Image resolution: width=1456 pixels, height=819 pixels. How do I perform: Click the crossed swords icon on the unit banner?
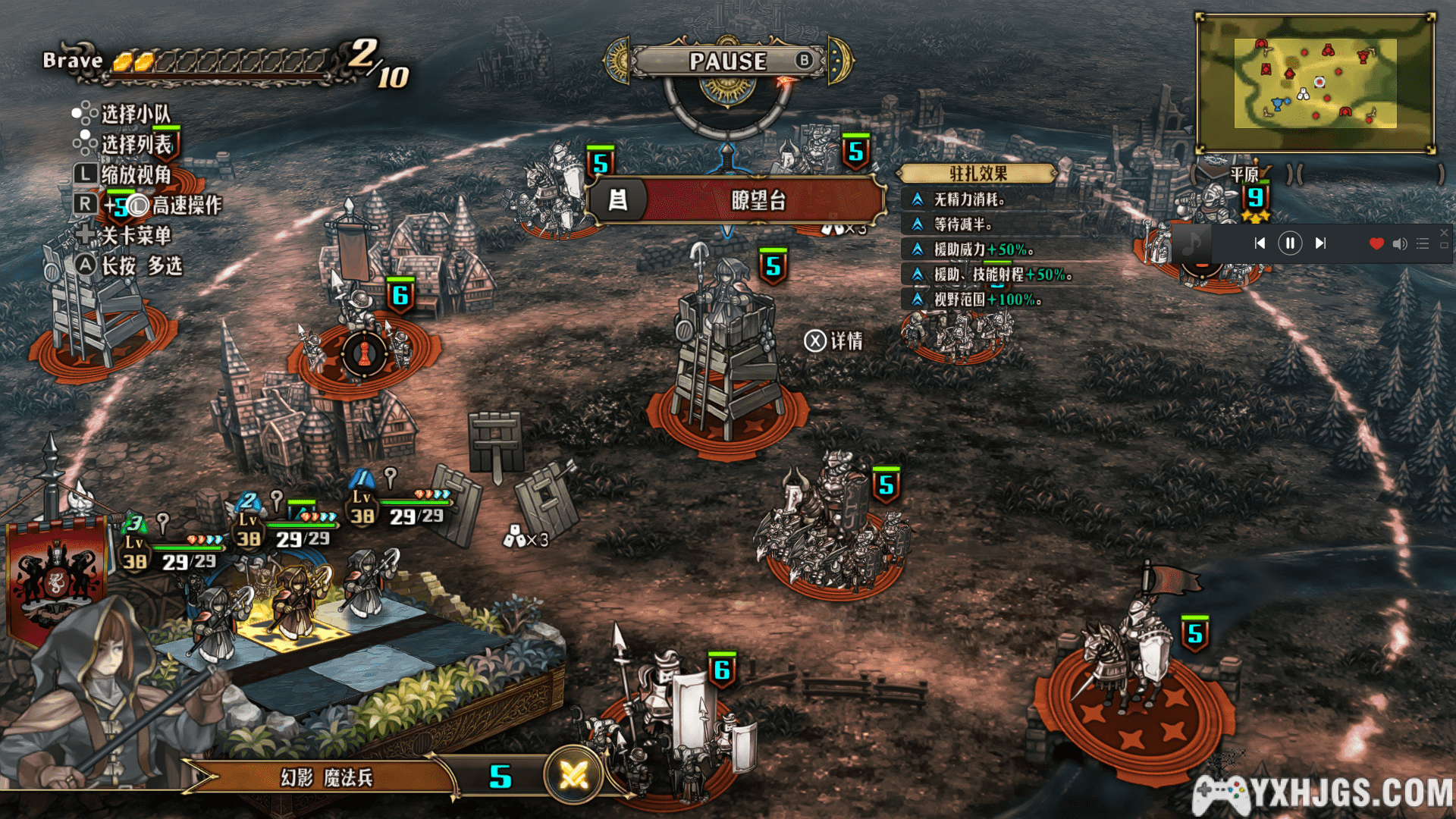(573, 775)
